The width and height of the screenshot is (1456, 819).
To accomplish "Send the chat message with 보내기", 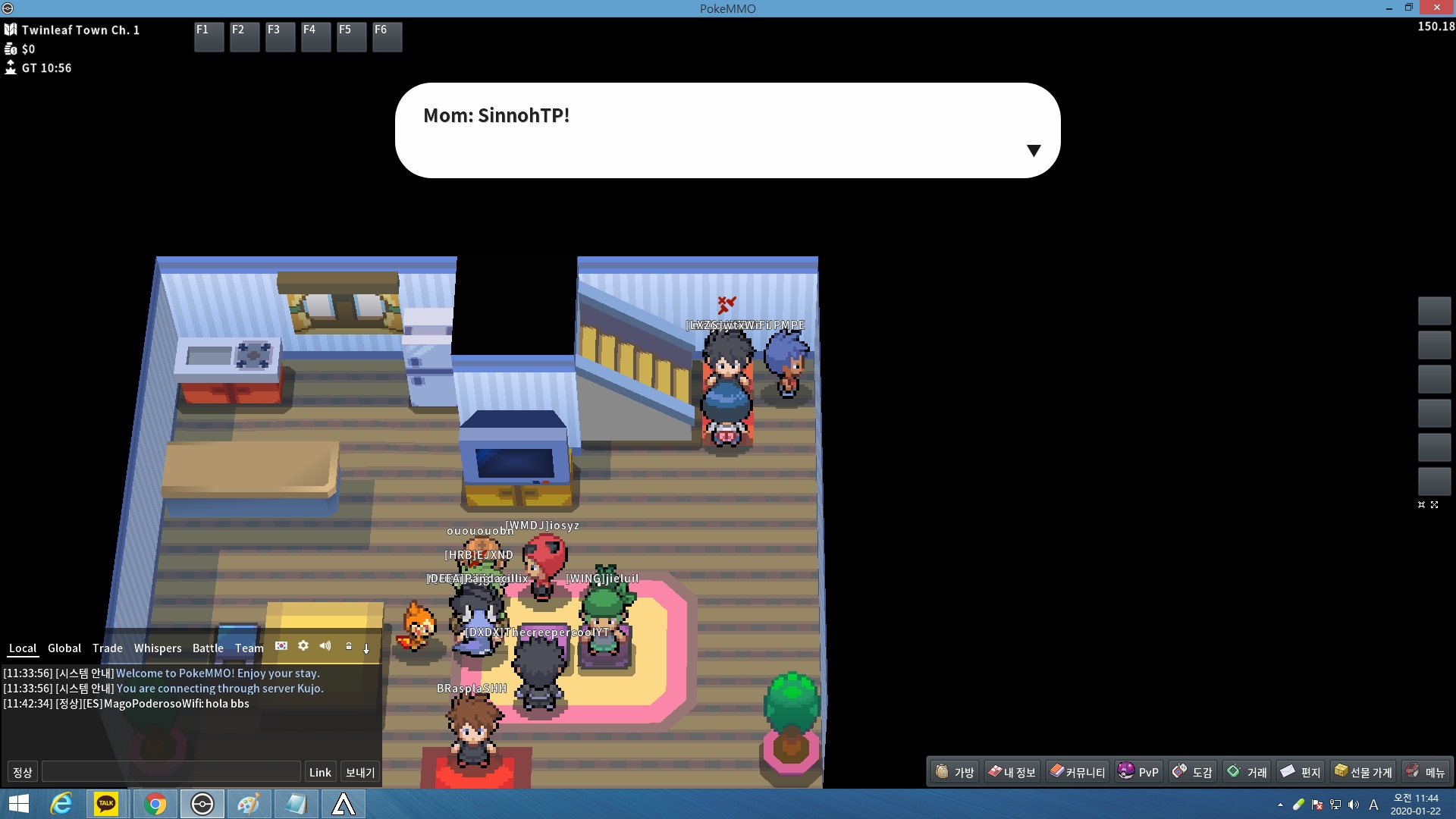I will pos(360,772).
